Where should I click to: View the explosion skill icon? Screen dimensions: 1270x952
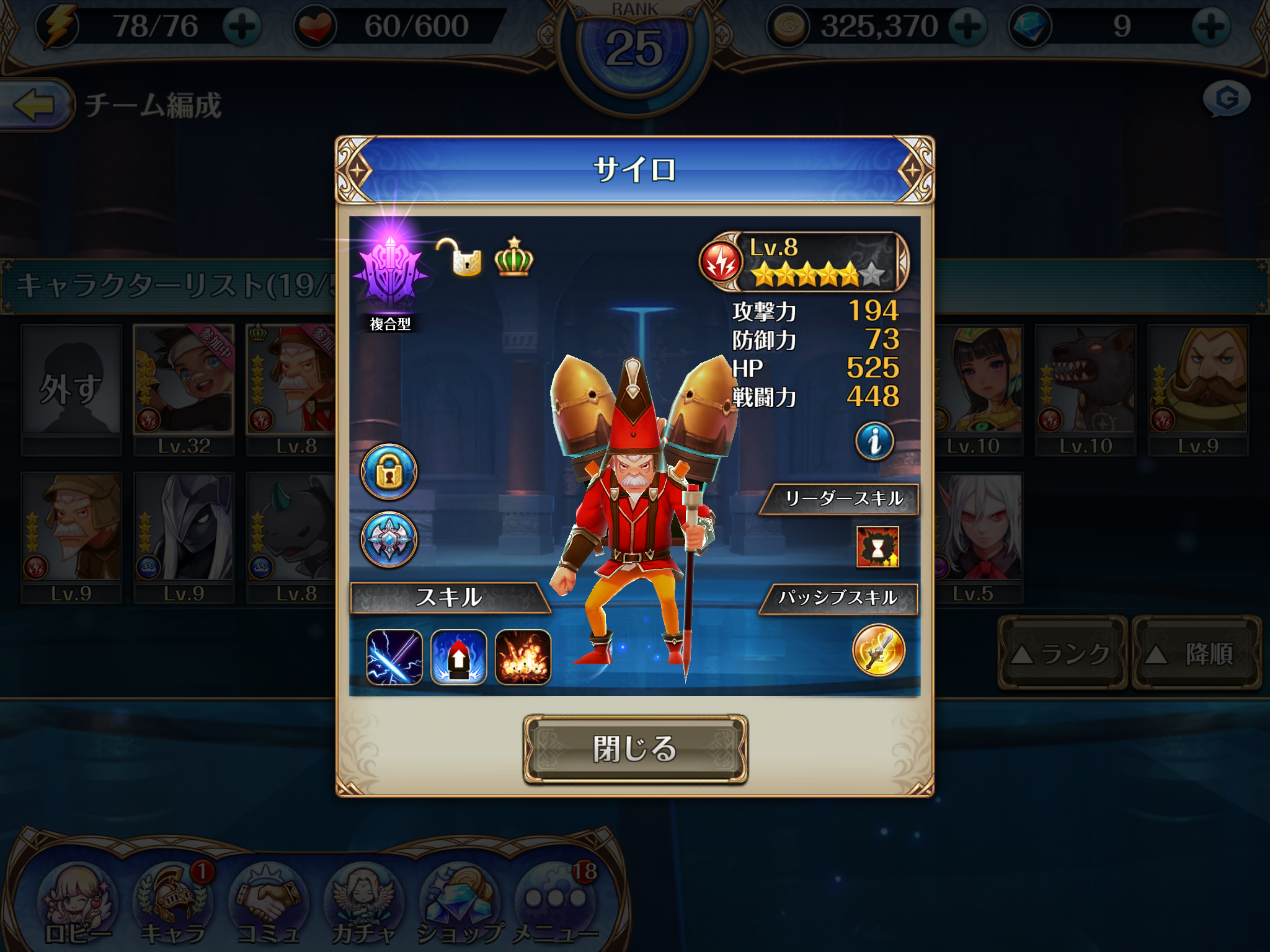pos(523,657)
